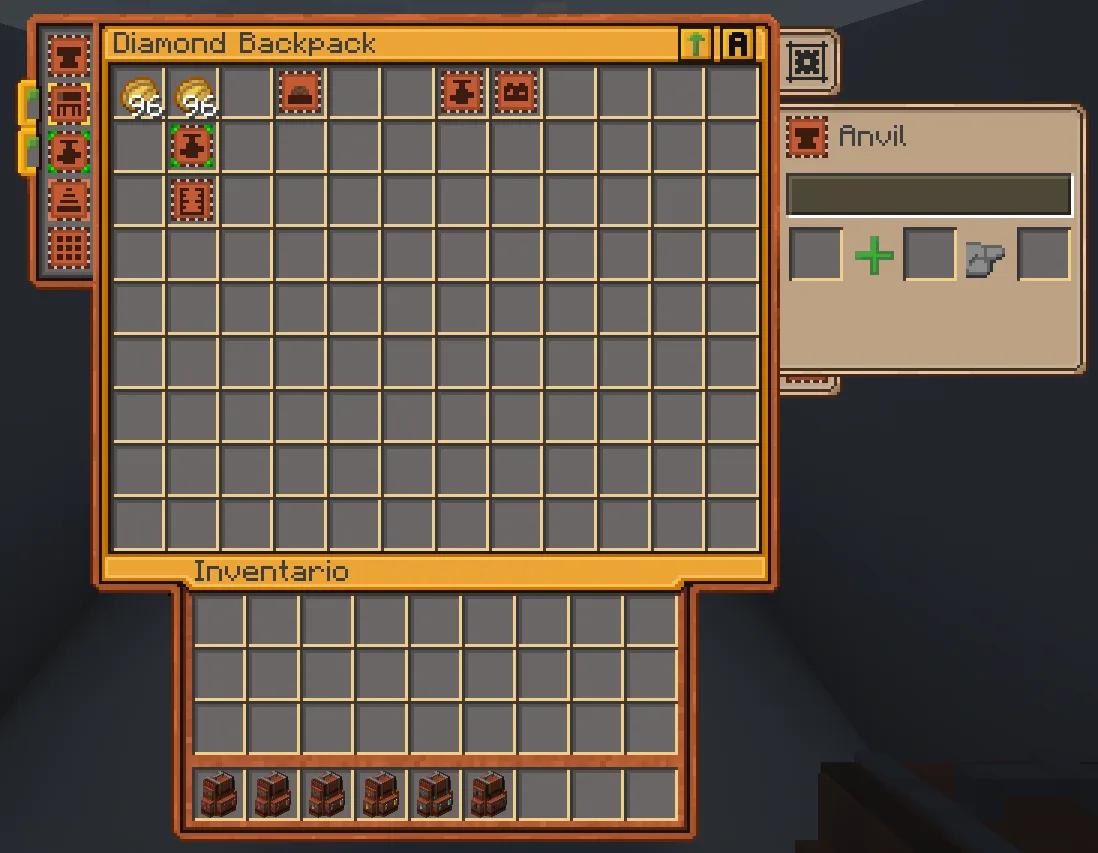Select the green-cornered upgrade item inside the backpack grid
This screenshot has width=1098, height=853.
(x=192, y=147)
